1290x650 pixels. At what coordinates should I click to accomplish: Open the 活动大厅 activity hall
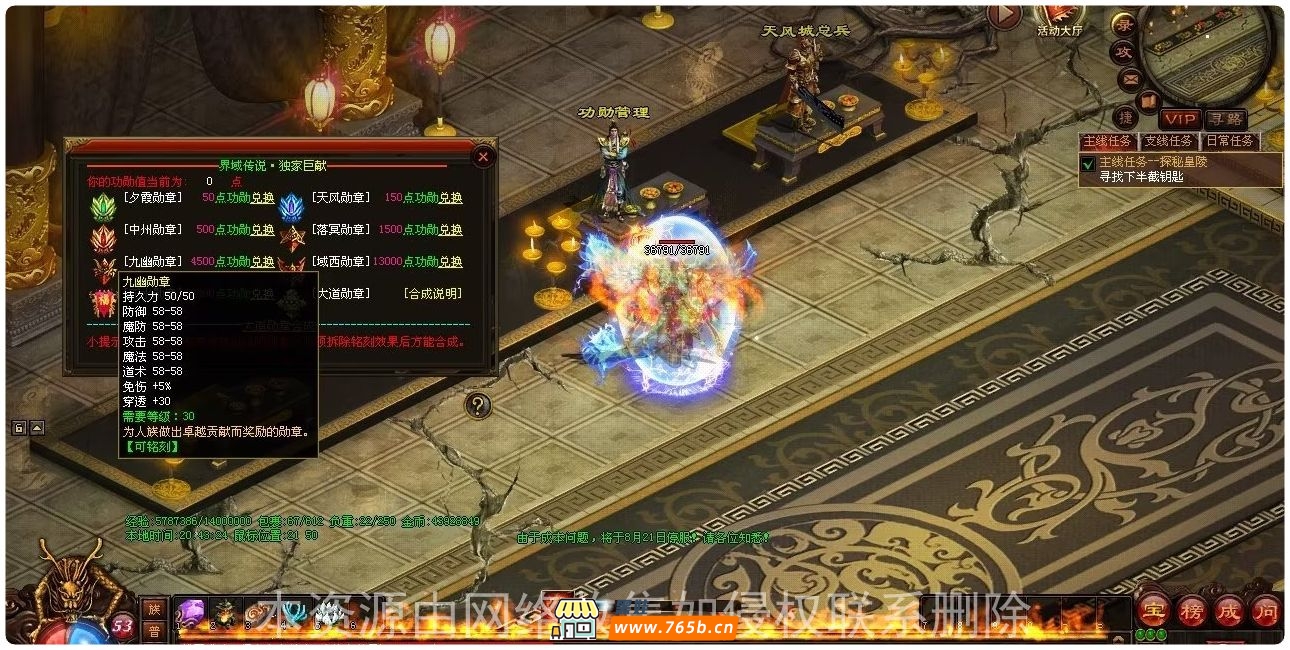1059,18
